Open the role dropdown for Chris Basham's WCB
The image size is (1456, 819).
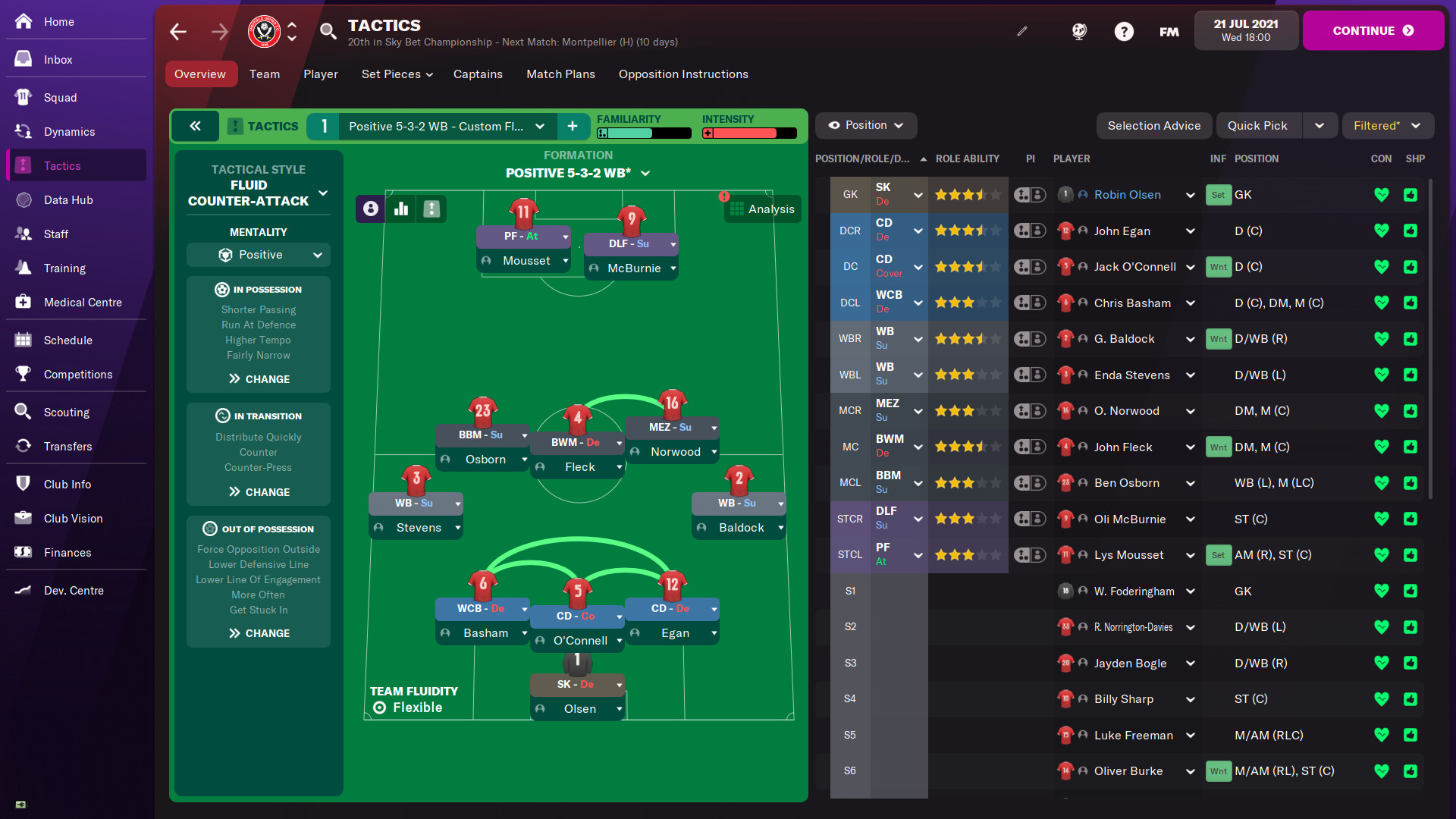point(917,303)
